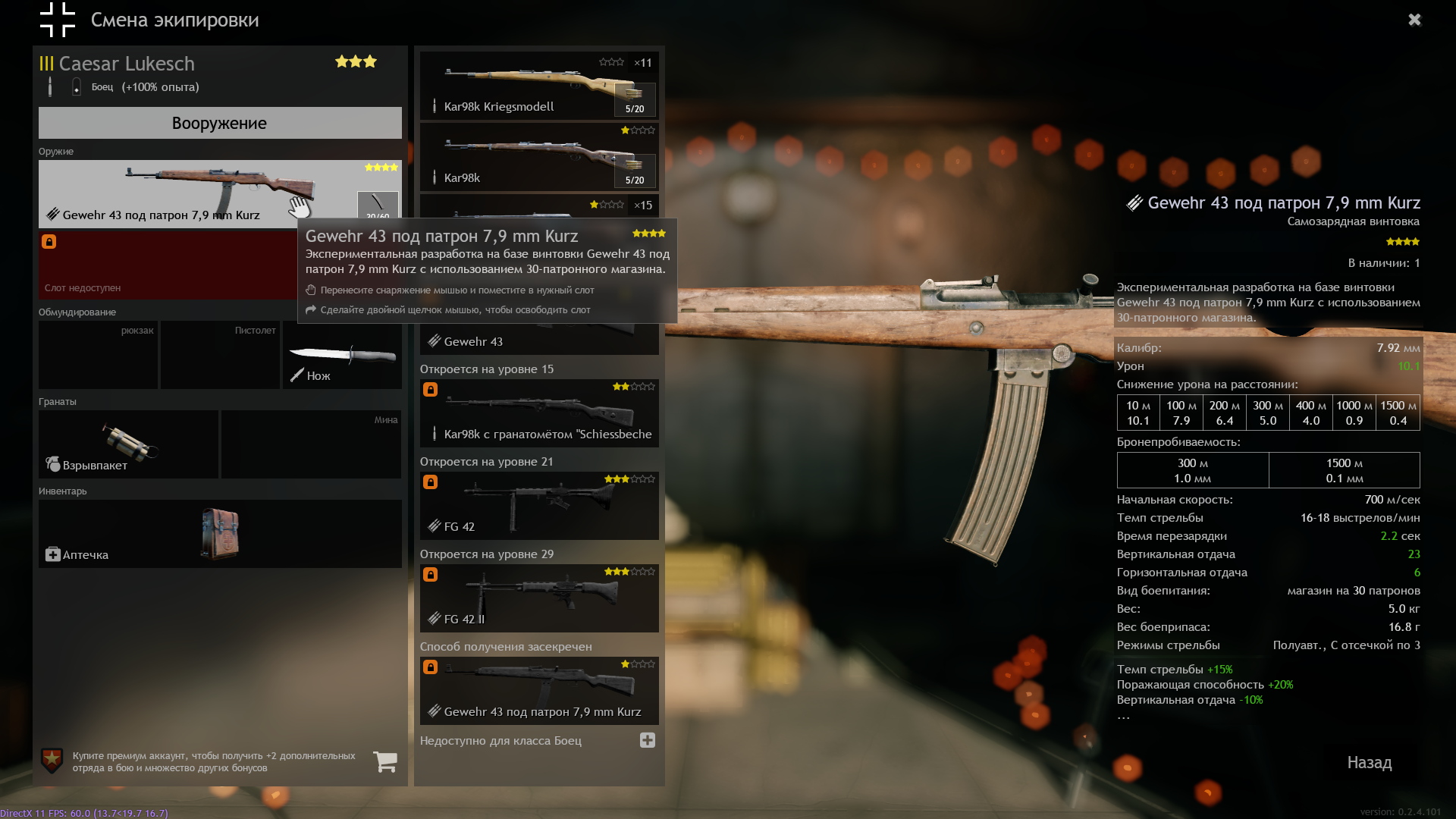
Task: Open the Аптечка inventory slot
Action: point(220,534)
